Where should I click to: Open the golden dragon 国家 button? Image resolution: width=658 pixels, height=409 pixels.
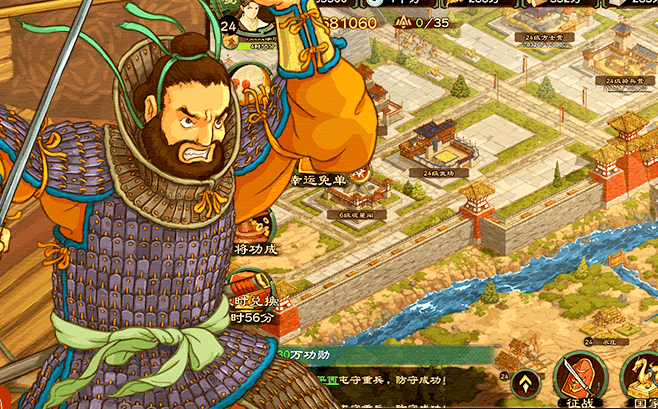pyautogui.click(x=640, y=377)
